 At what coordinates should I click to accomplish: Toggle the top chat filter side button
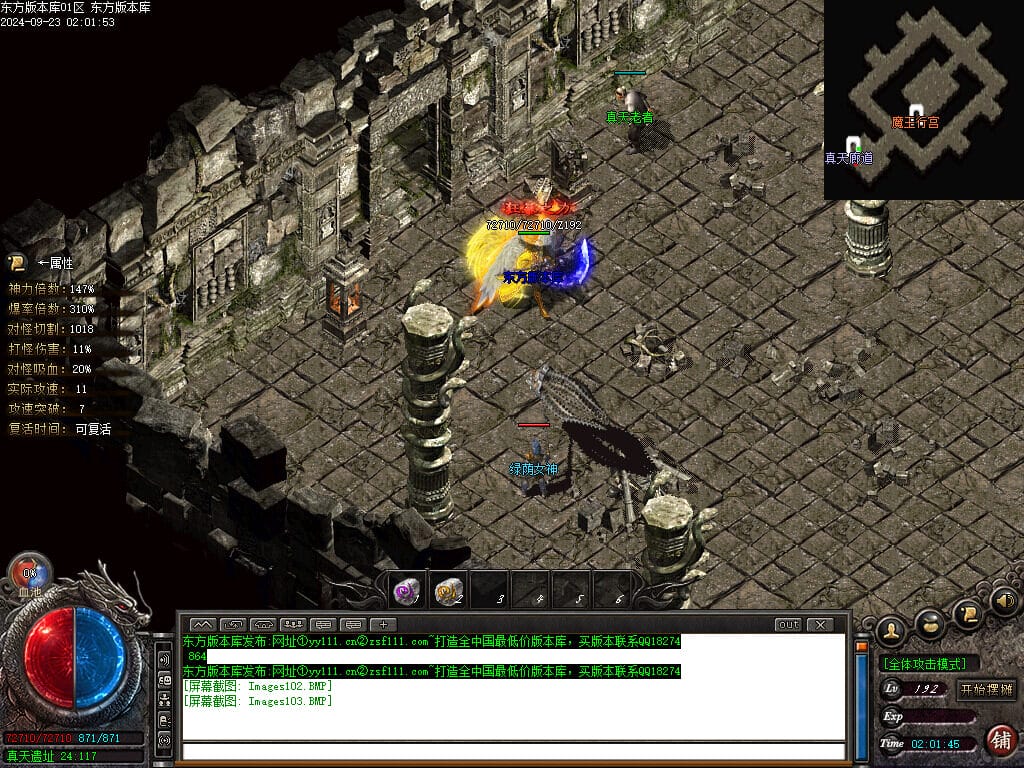tap(164, 660)
